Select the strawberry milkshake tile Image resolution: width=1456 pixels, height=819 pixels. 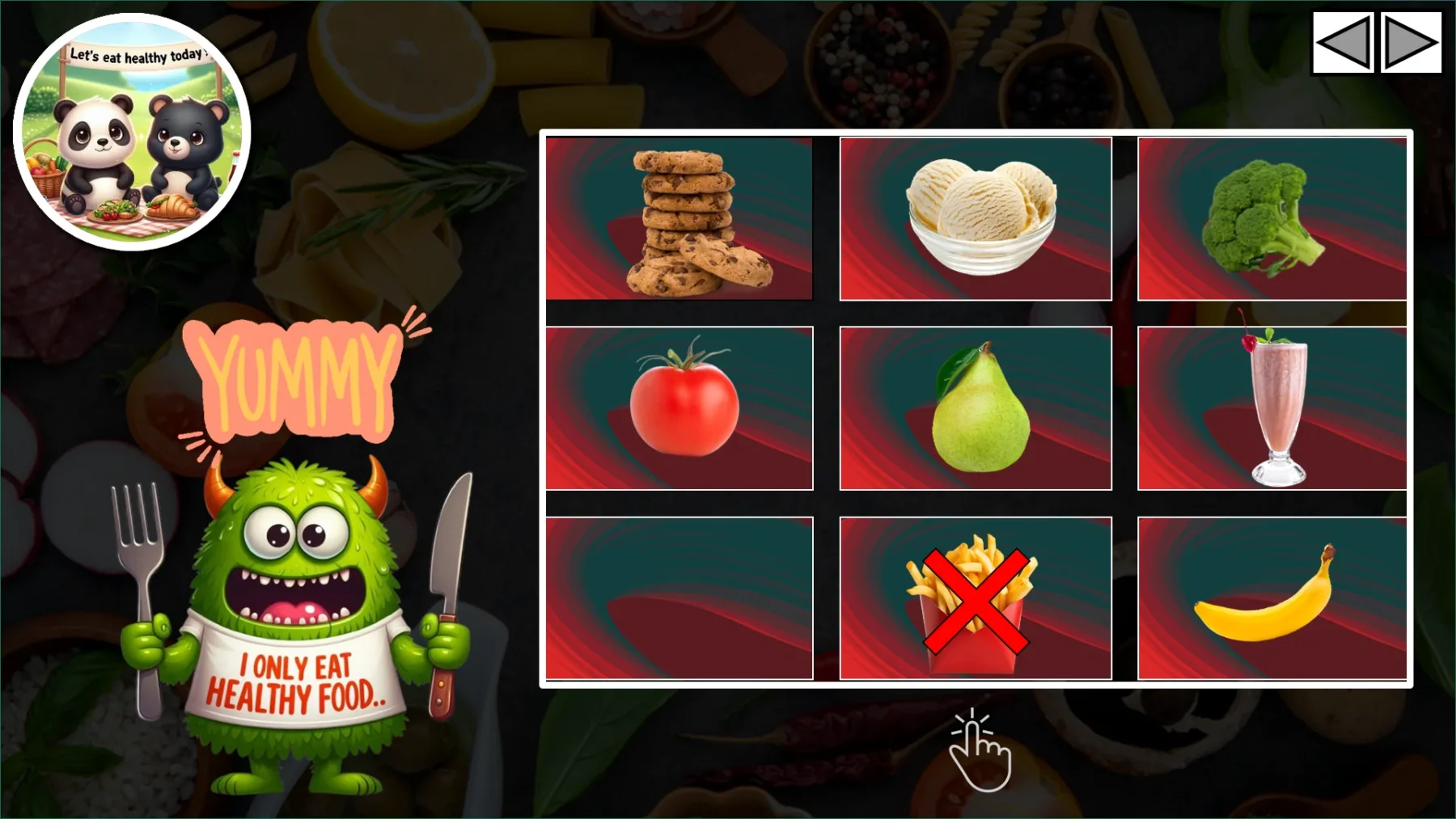[1272, 407]
